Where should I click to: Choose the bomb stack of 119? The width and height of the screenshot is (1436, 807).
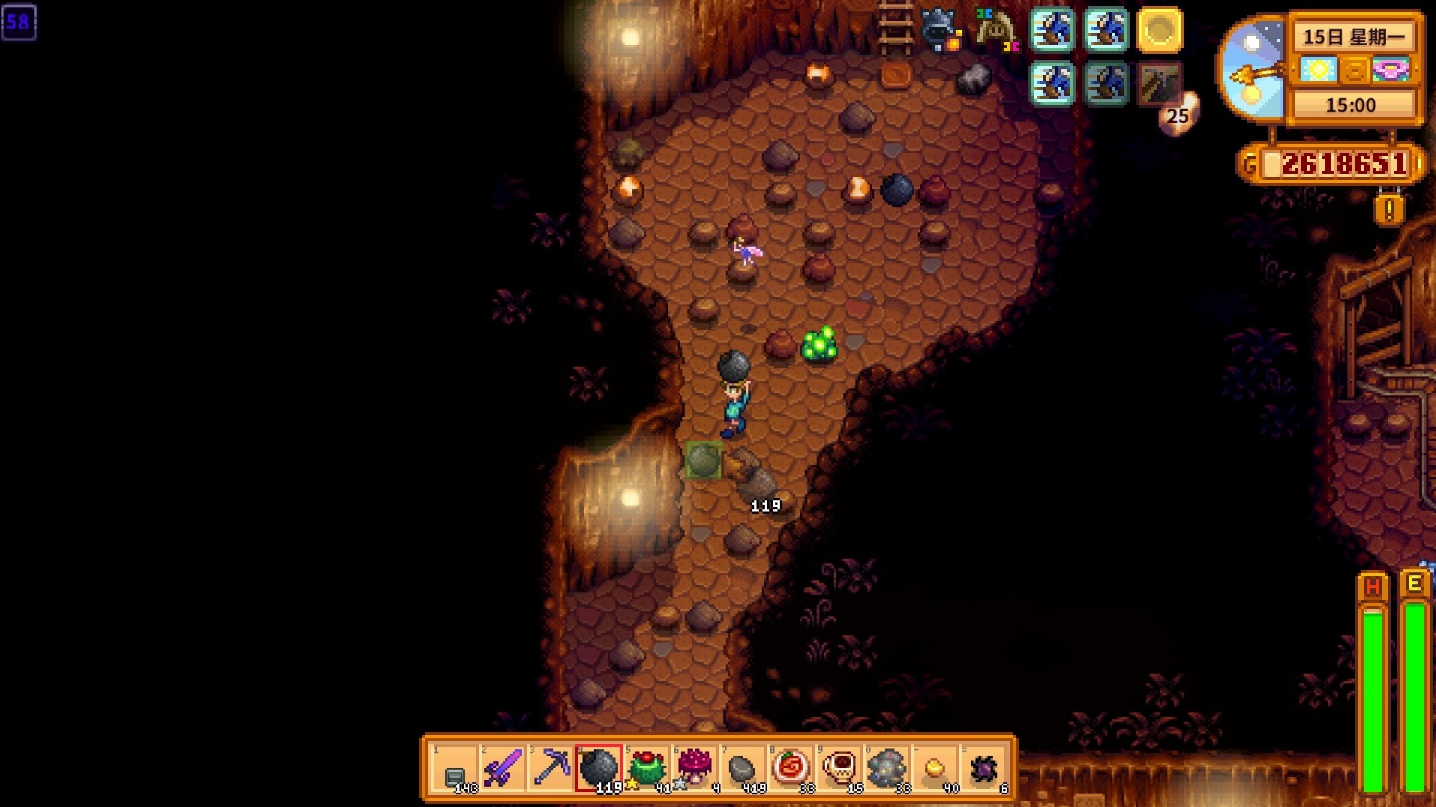pyautogui.click(x=599, y=768)
